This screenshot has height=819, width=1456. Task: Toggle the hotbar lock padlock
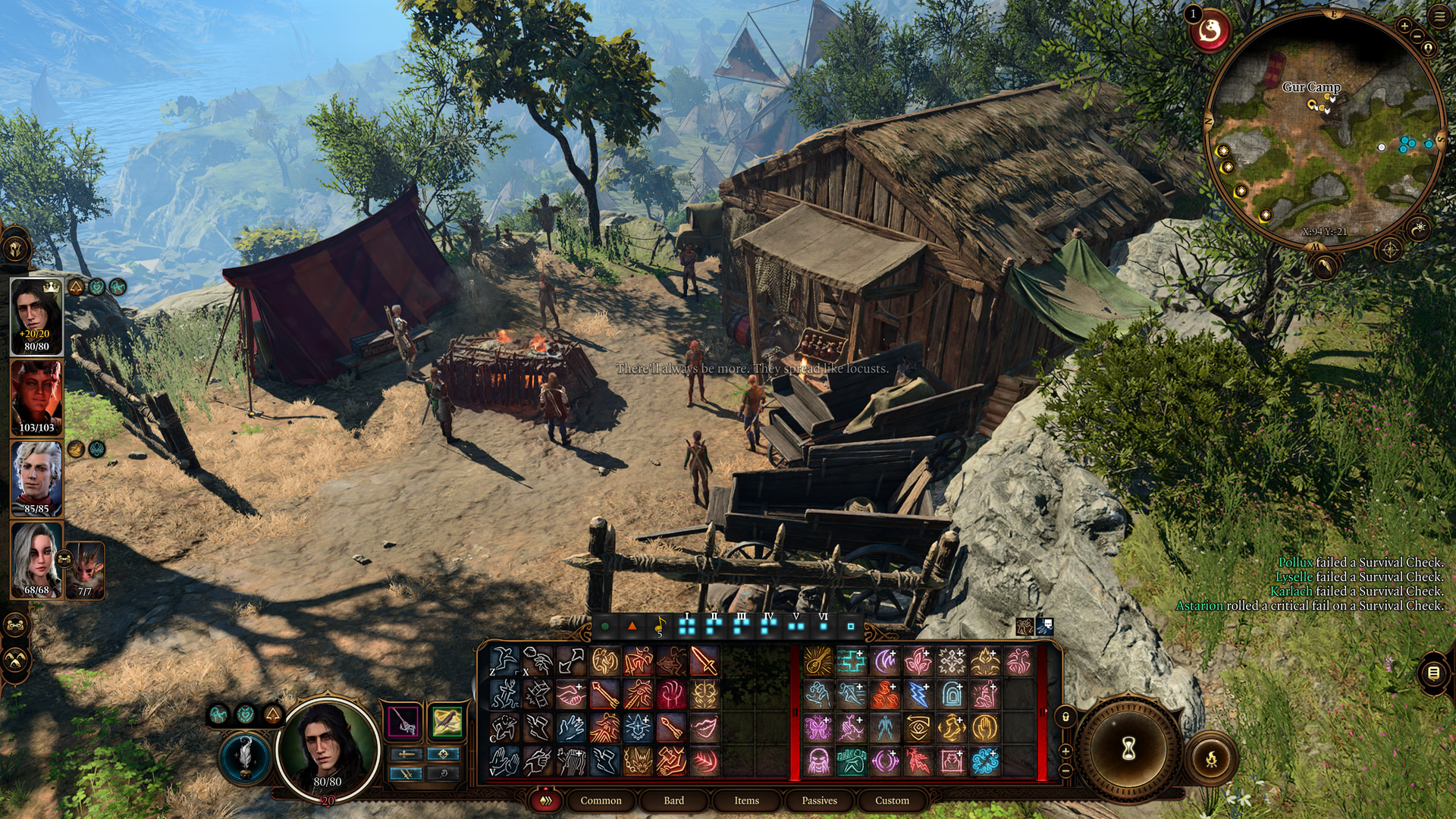(1065, 717)
